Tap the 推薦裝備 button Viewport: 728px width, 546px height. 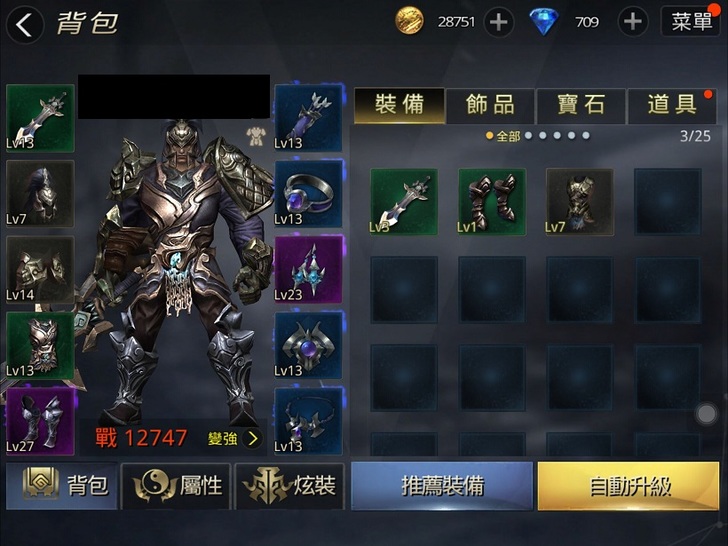tap(442, 487)
